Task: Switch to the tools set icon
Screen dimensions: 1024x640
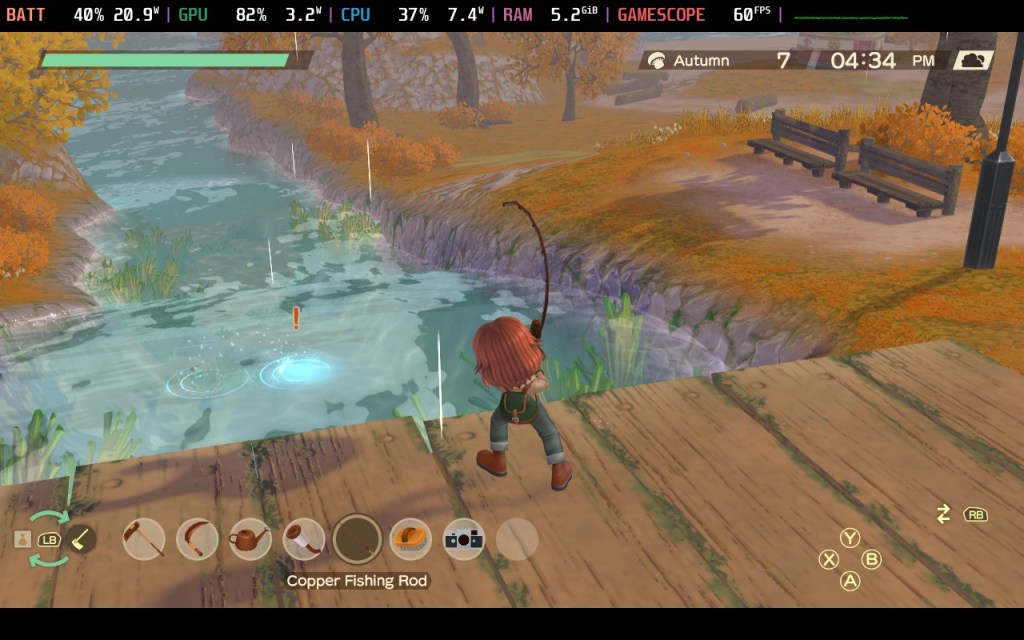Action: (81, 539)
